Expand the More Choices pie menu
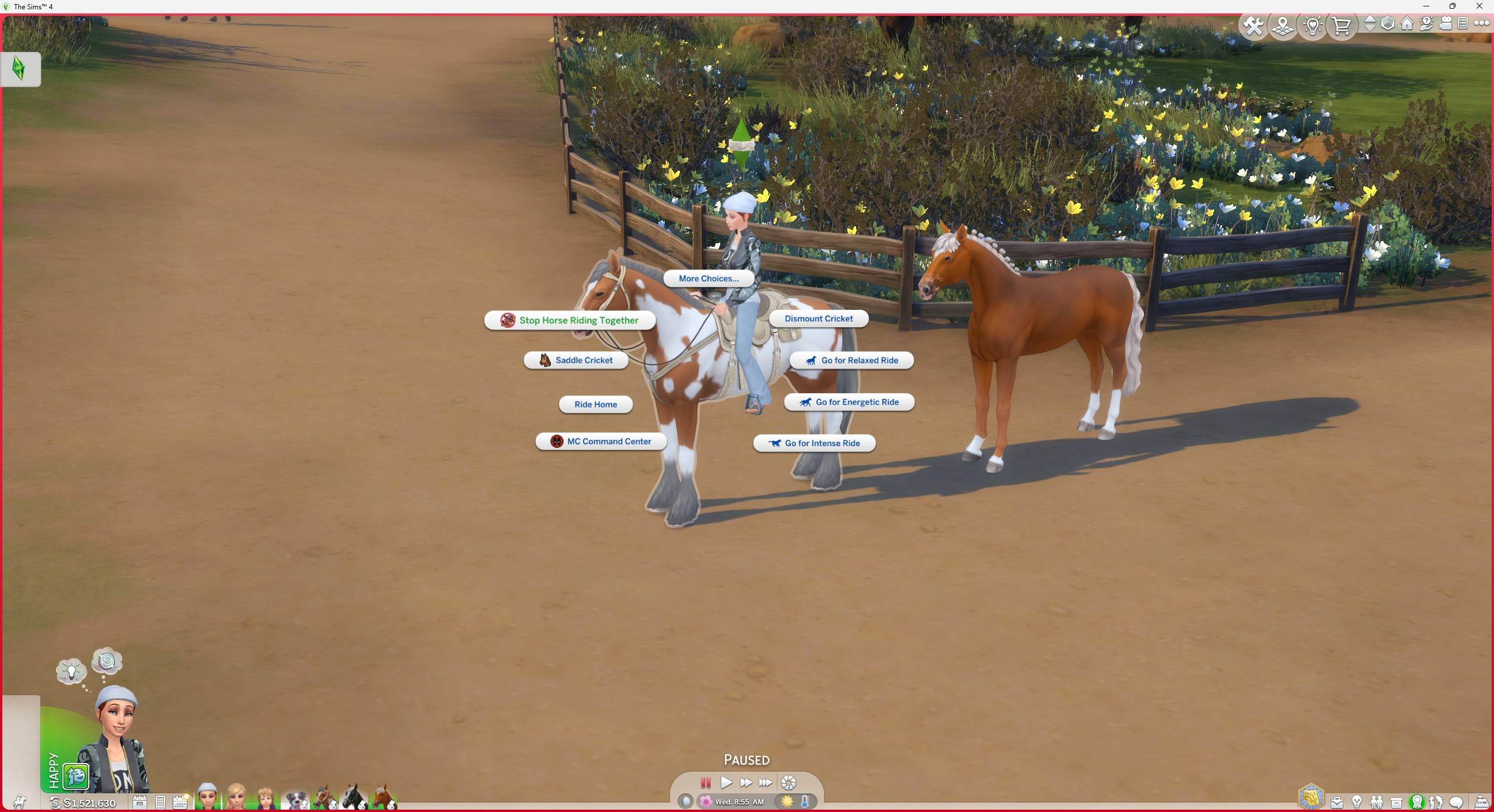Viewport: 1494px width, 812px height. click(x=708, y=278)
